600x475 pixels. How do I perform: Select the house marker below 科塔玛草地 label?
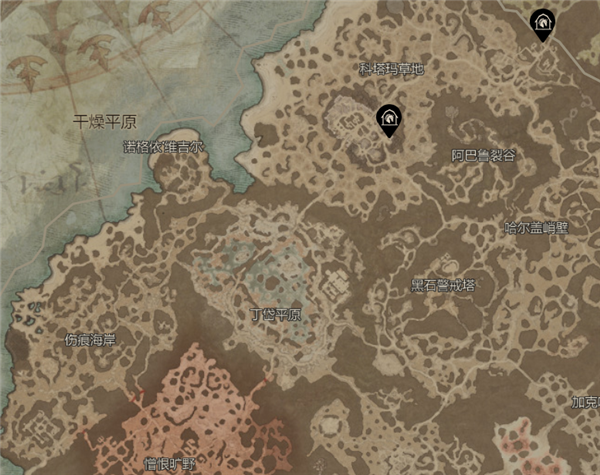(x=388, y=119)
